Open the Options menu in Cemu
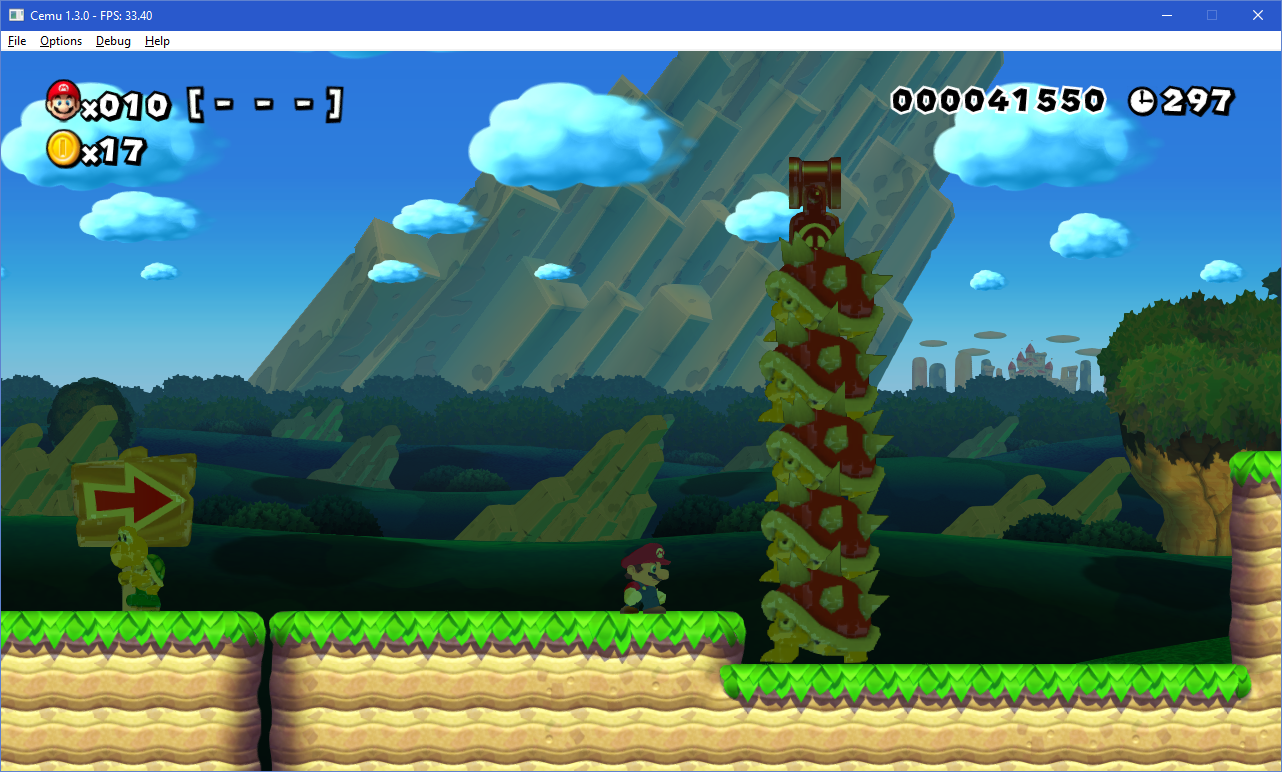The width and height of the screenshot is (1282, 772). pyautogui.click(x=61, y=41)
